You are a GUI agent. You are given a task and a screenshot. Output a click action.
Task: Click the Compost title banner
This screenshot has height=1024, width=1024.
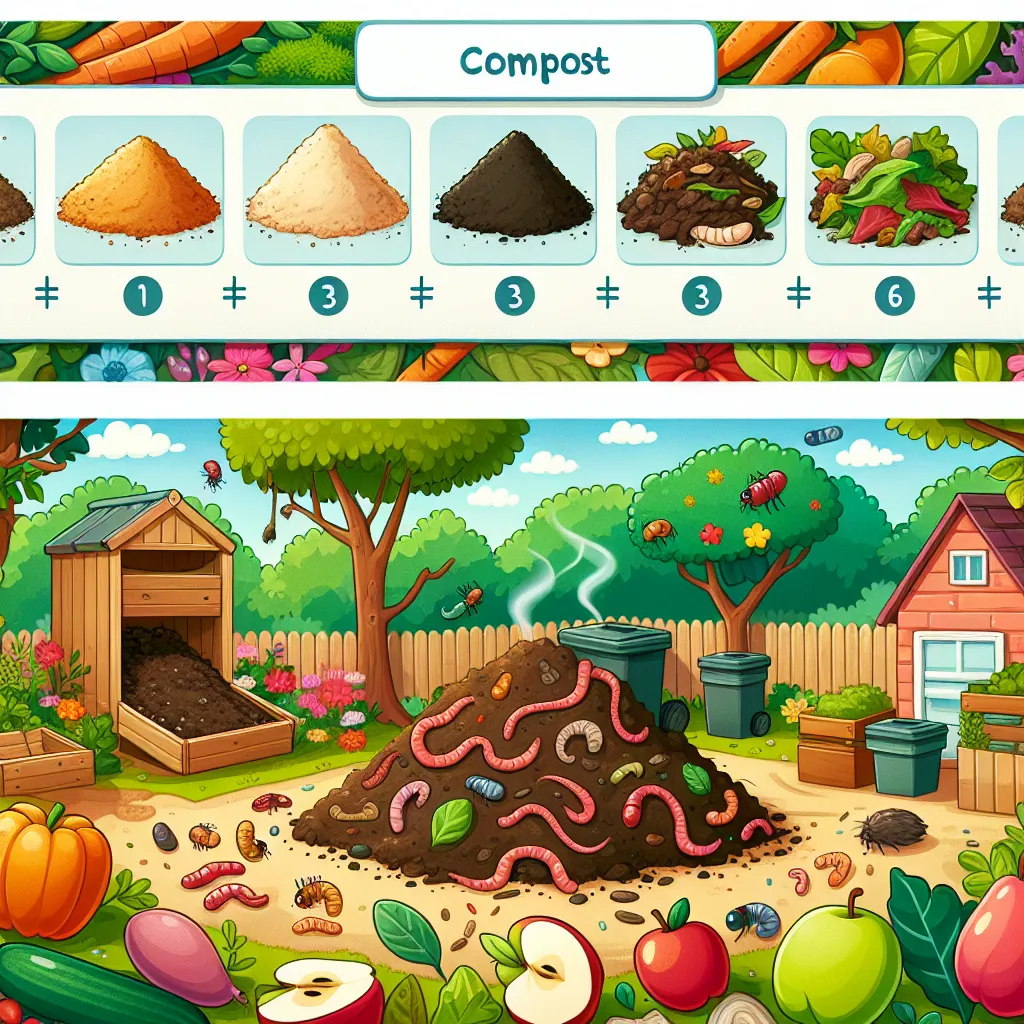(535, 62)
